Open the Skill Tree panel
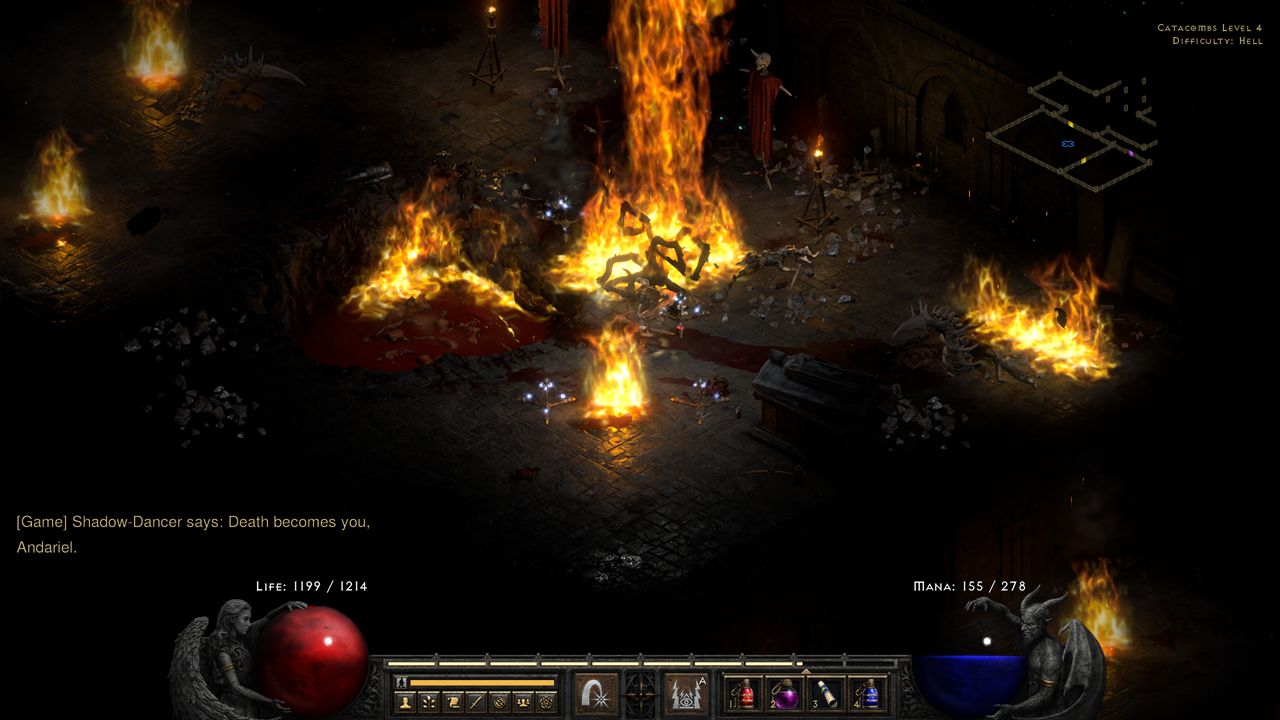Screen dimensions: 1280x720 [x=429, y=701]
